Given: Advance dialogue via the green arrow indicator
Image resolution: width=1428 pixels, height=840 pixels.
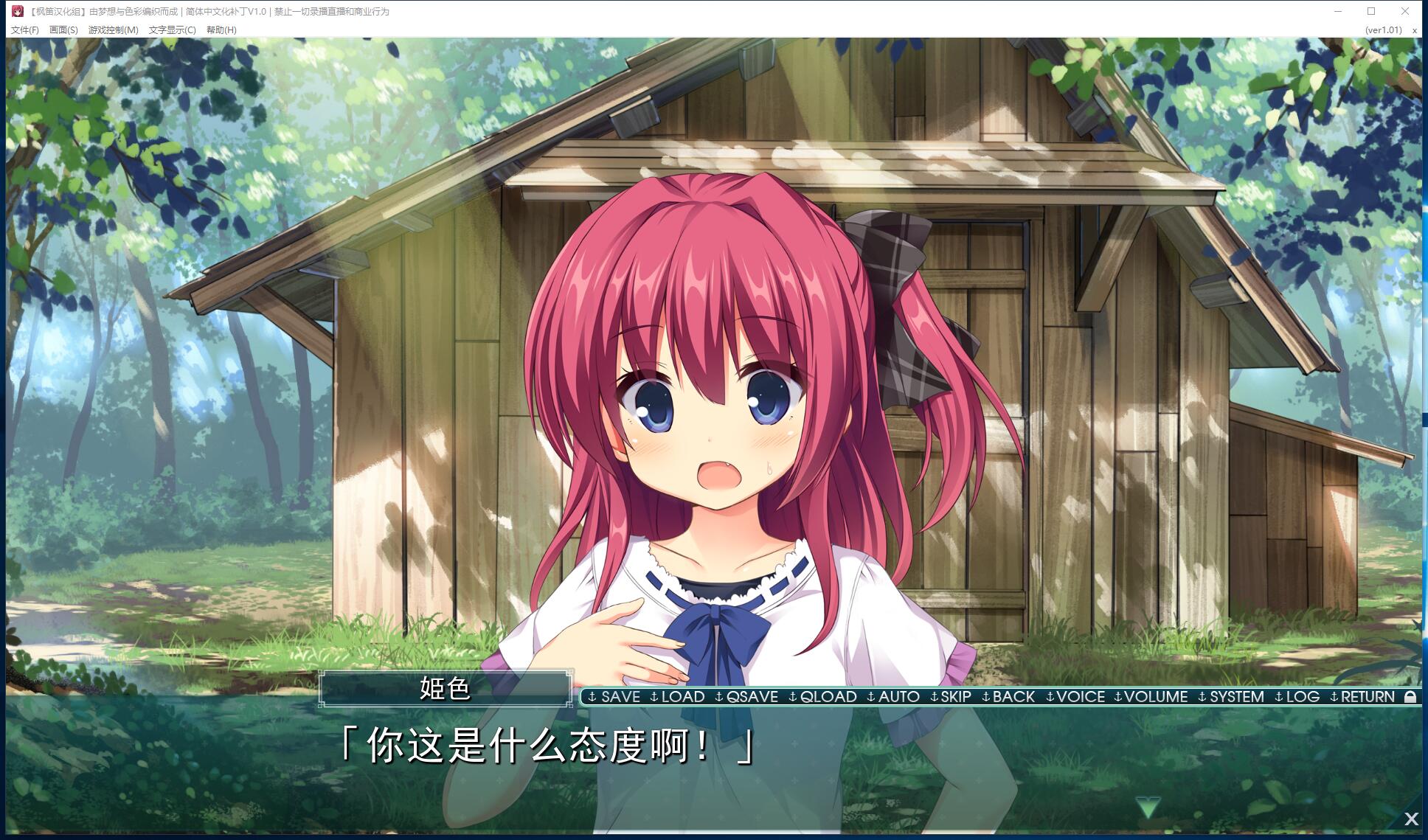Looking at the screenshot, I should click(1147, 808).
